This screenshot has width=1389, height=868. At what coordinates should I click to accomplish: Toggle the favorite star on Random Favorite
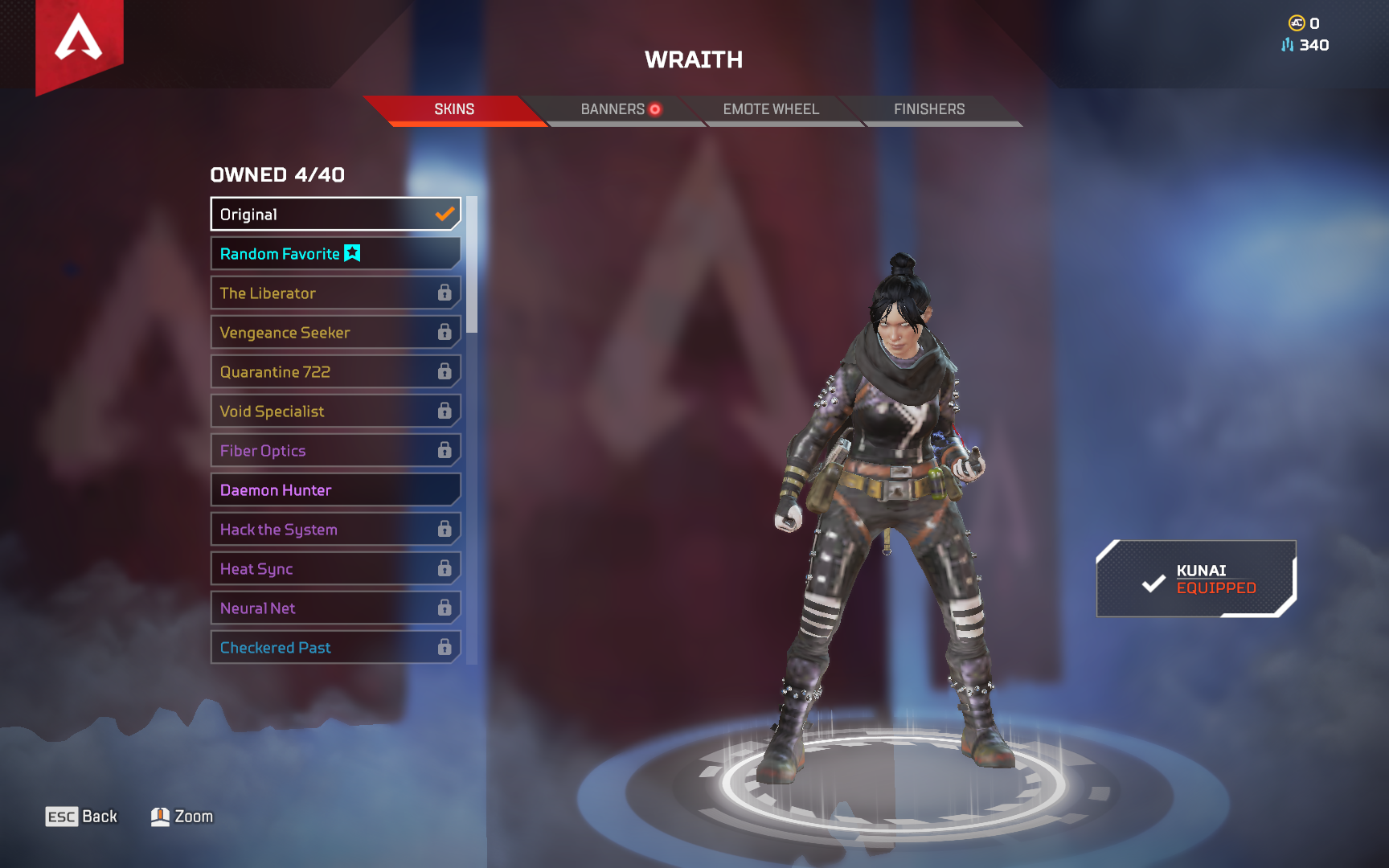351,252
